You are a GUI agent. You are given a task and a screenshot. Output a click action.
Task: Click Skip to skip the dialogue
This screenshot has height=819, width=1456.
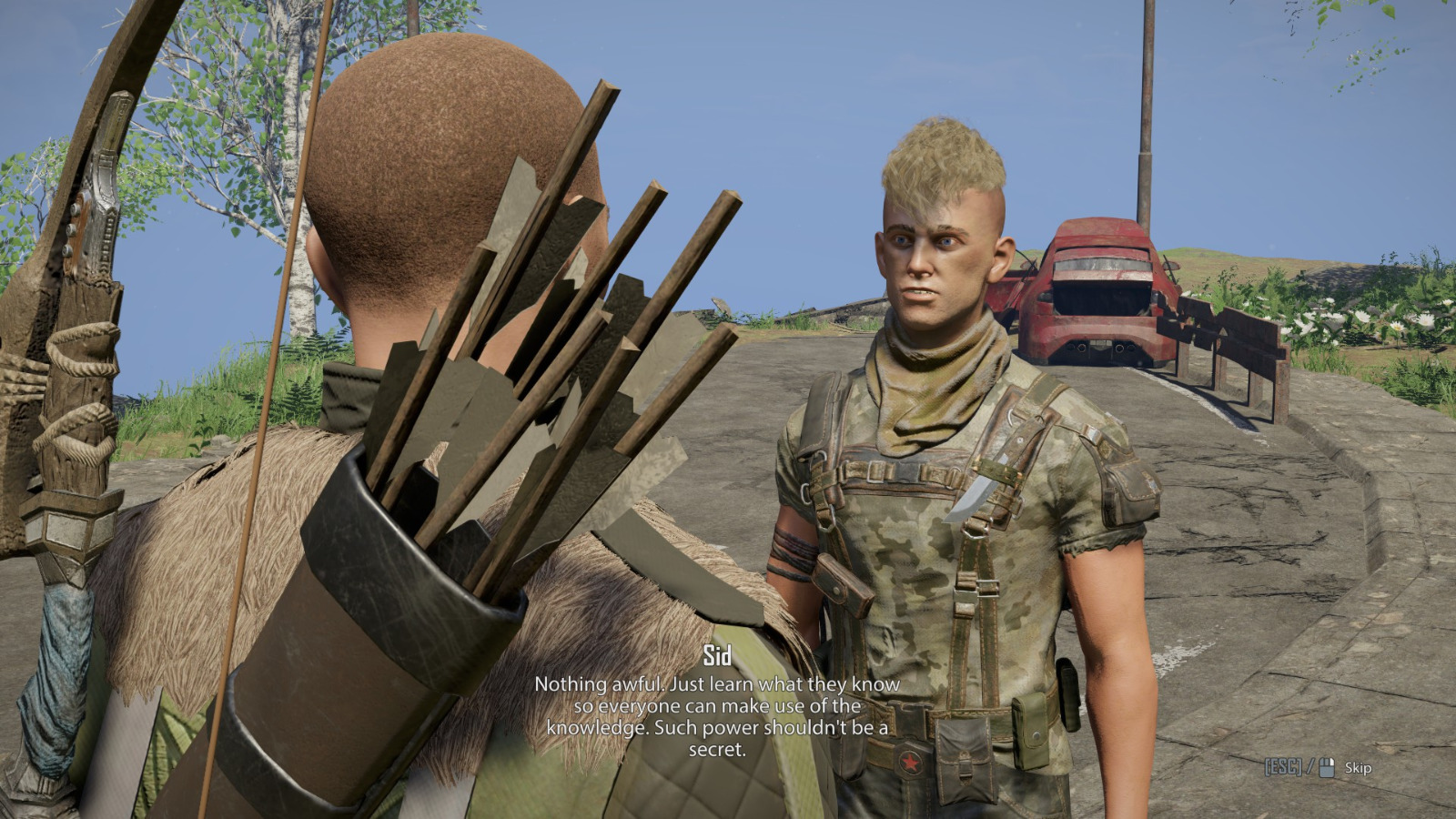tap(1359, 767)
